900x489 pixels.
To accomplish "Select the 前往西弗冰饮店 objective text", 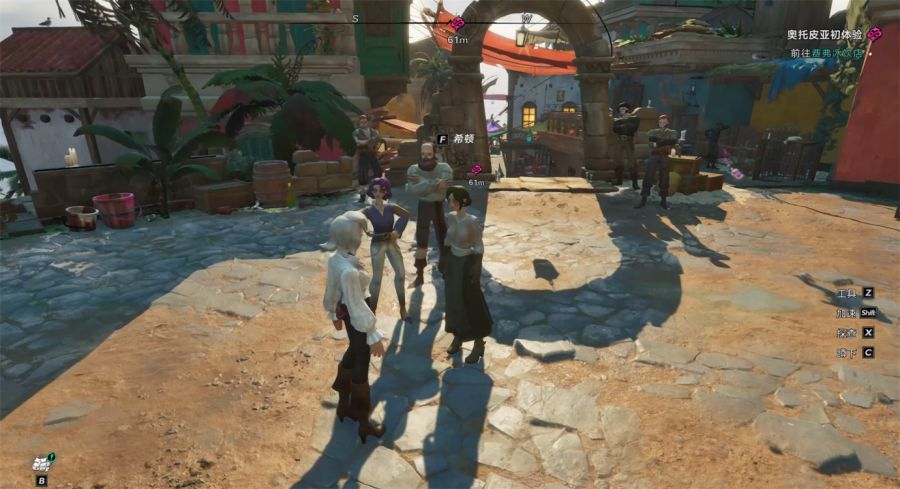I will click(x=824, y=53).
